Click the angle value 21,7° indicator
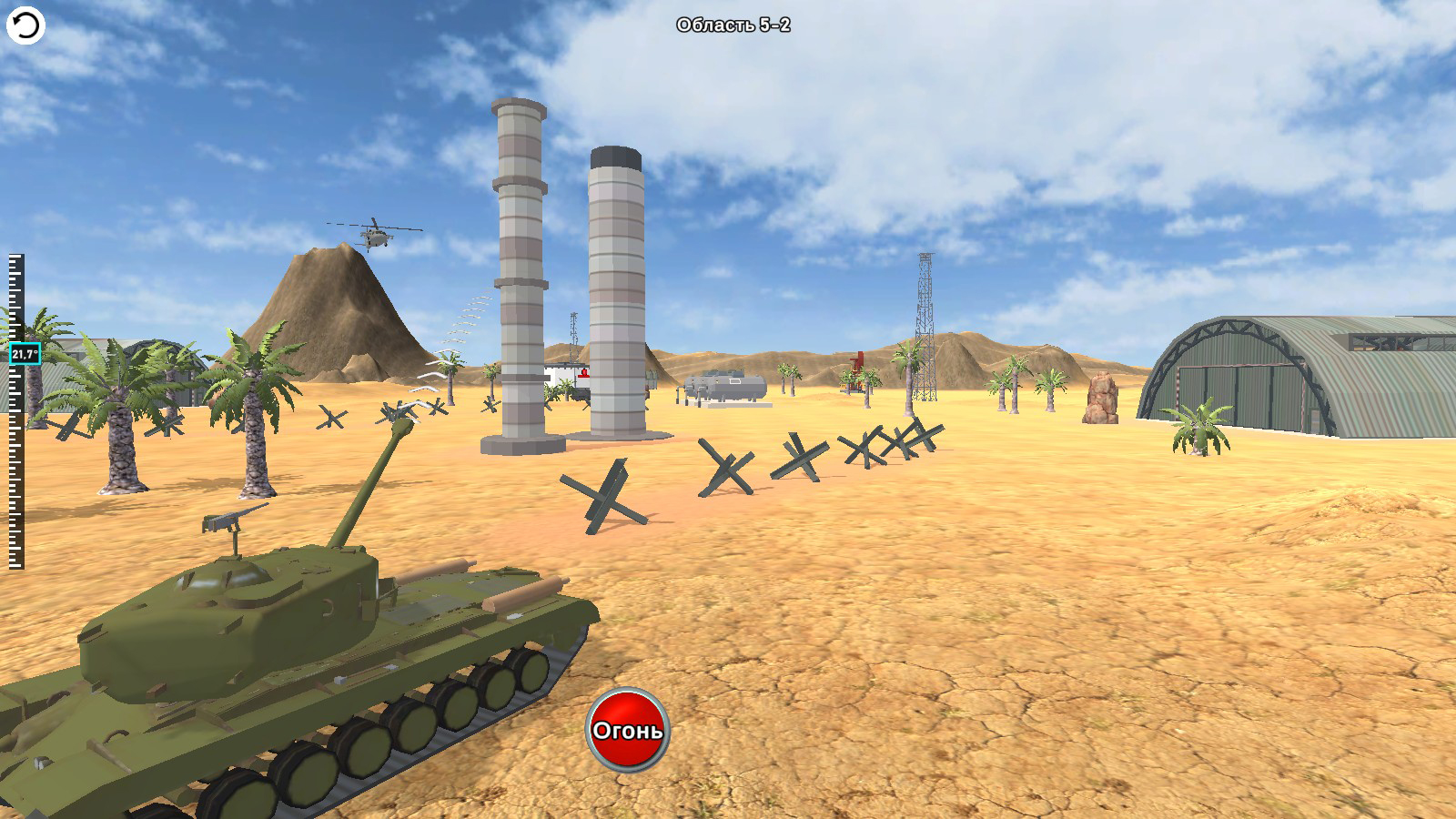1456x819 pixels. (24, 351)
